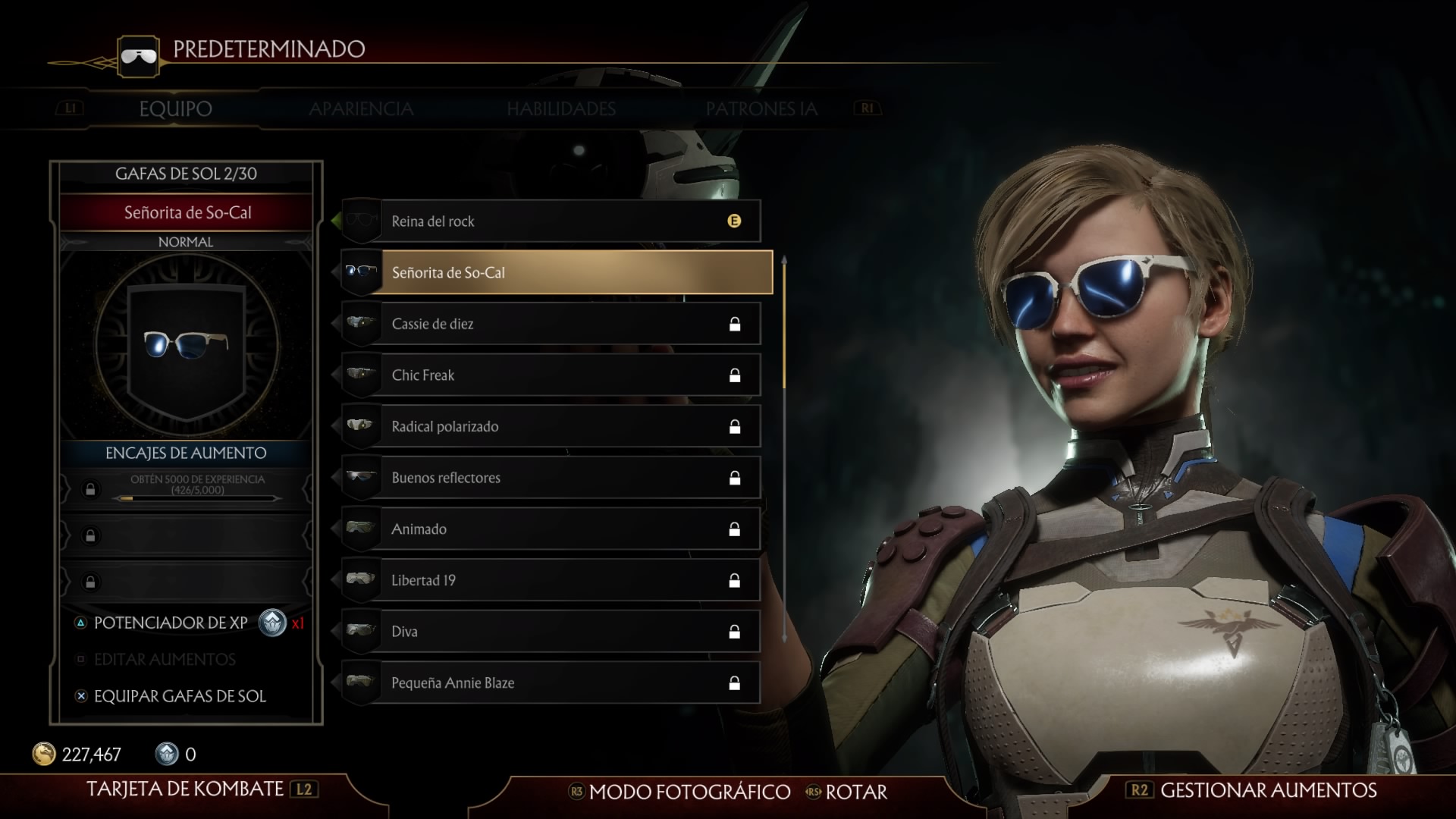Pick the Chic Freak sunglasses row
This screenshot has width=1456, height=819.
pos(551,375)
